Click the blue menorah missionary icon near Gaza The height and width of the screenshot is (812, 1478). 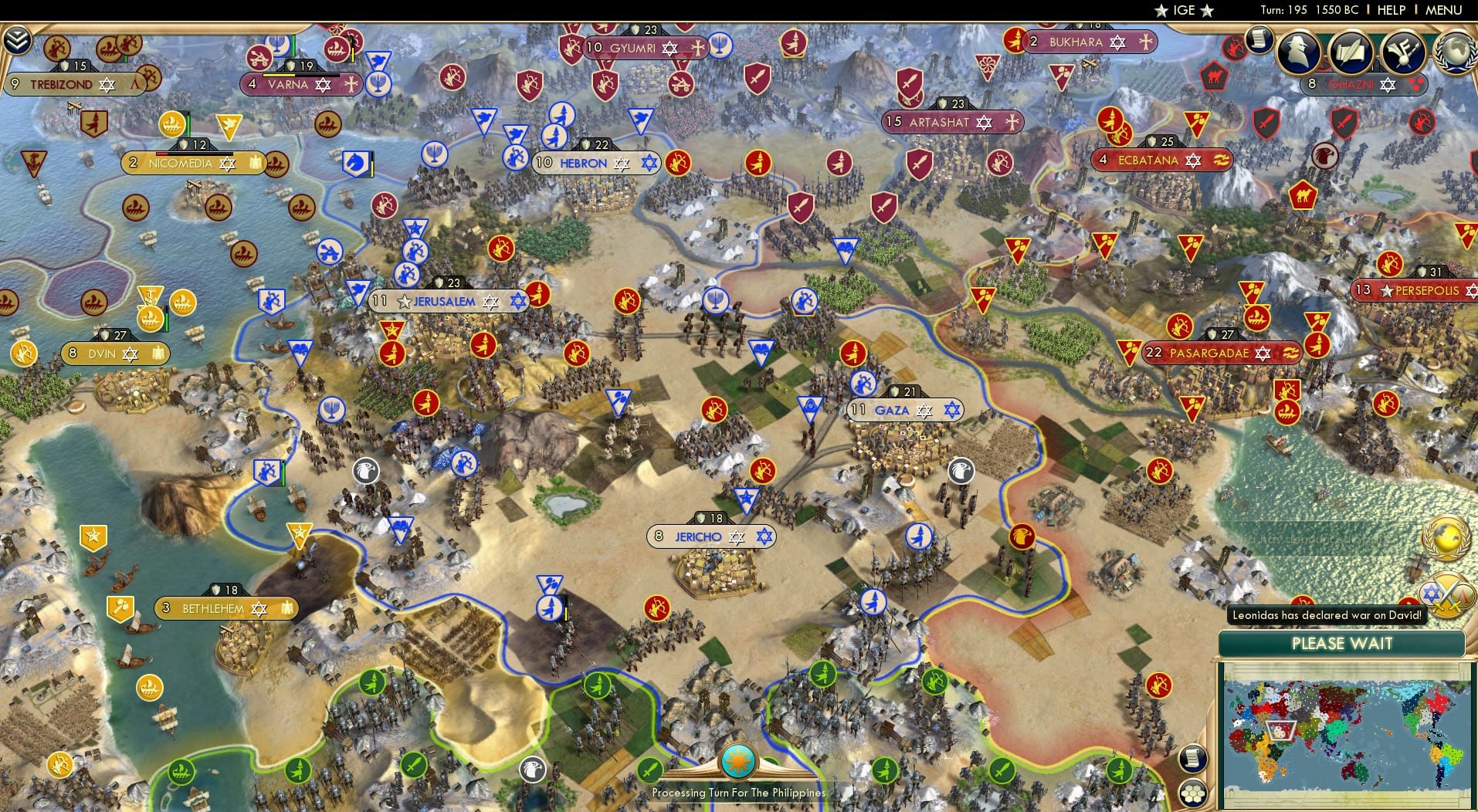[x=715, y=301]
